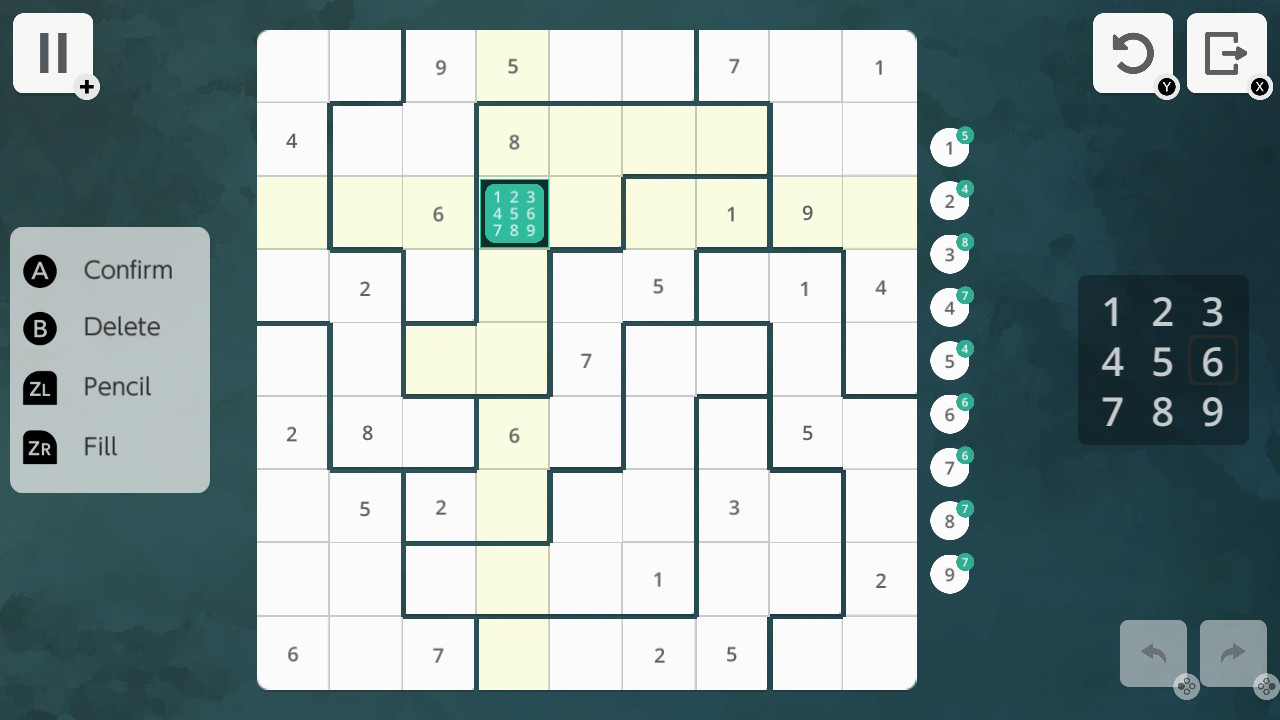
Task: Click the empty yellow cell in the bottom row
Action: (513, 654)
